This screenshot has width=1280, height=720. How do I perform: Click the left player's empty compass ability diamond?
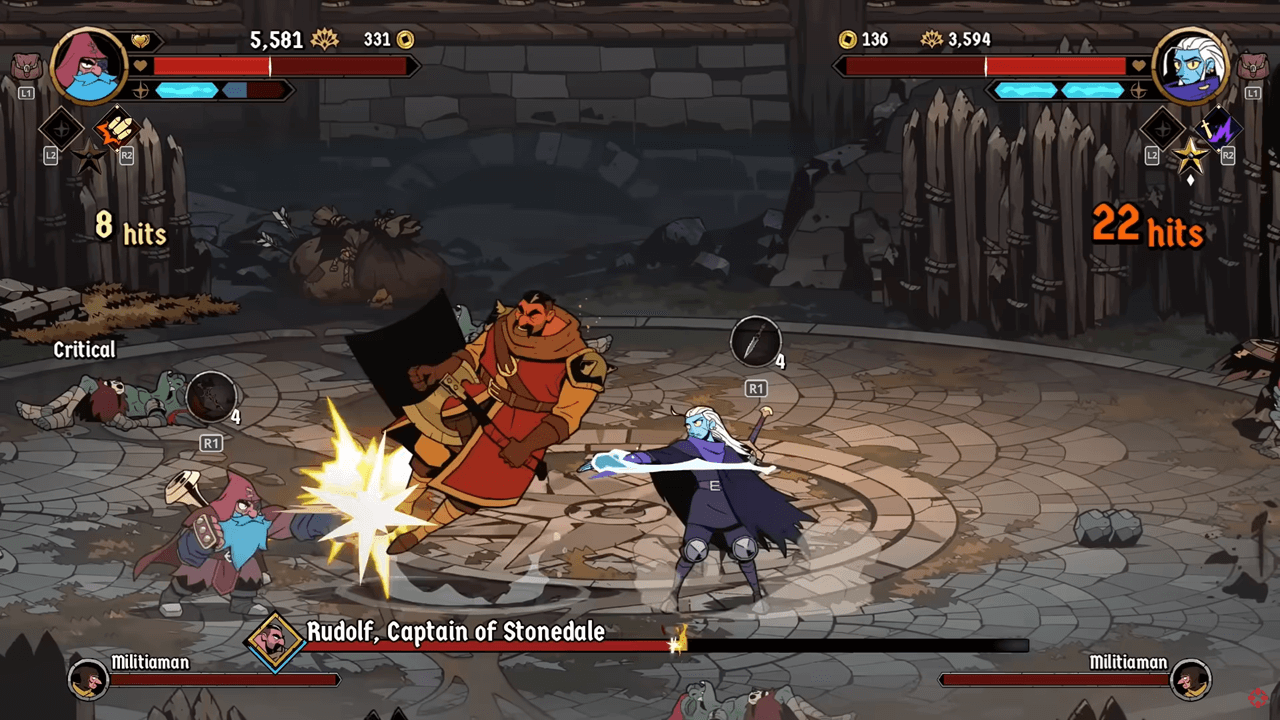tap(61, 129)
